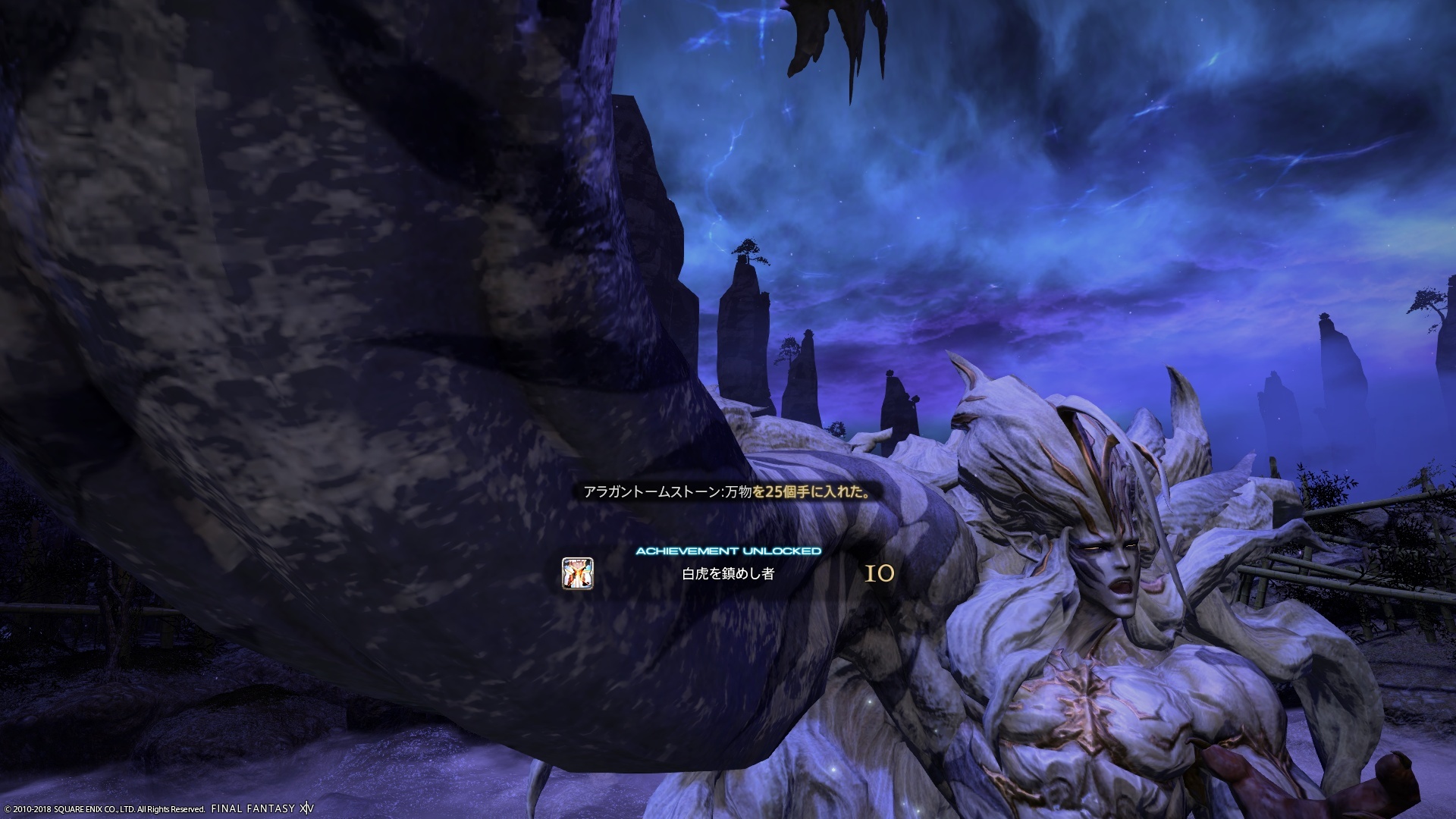Viewport: 1456px width, 819px height.
Task: Open the 白虎を鎮めし者 achievement notification
Action: tap(728, 574)
